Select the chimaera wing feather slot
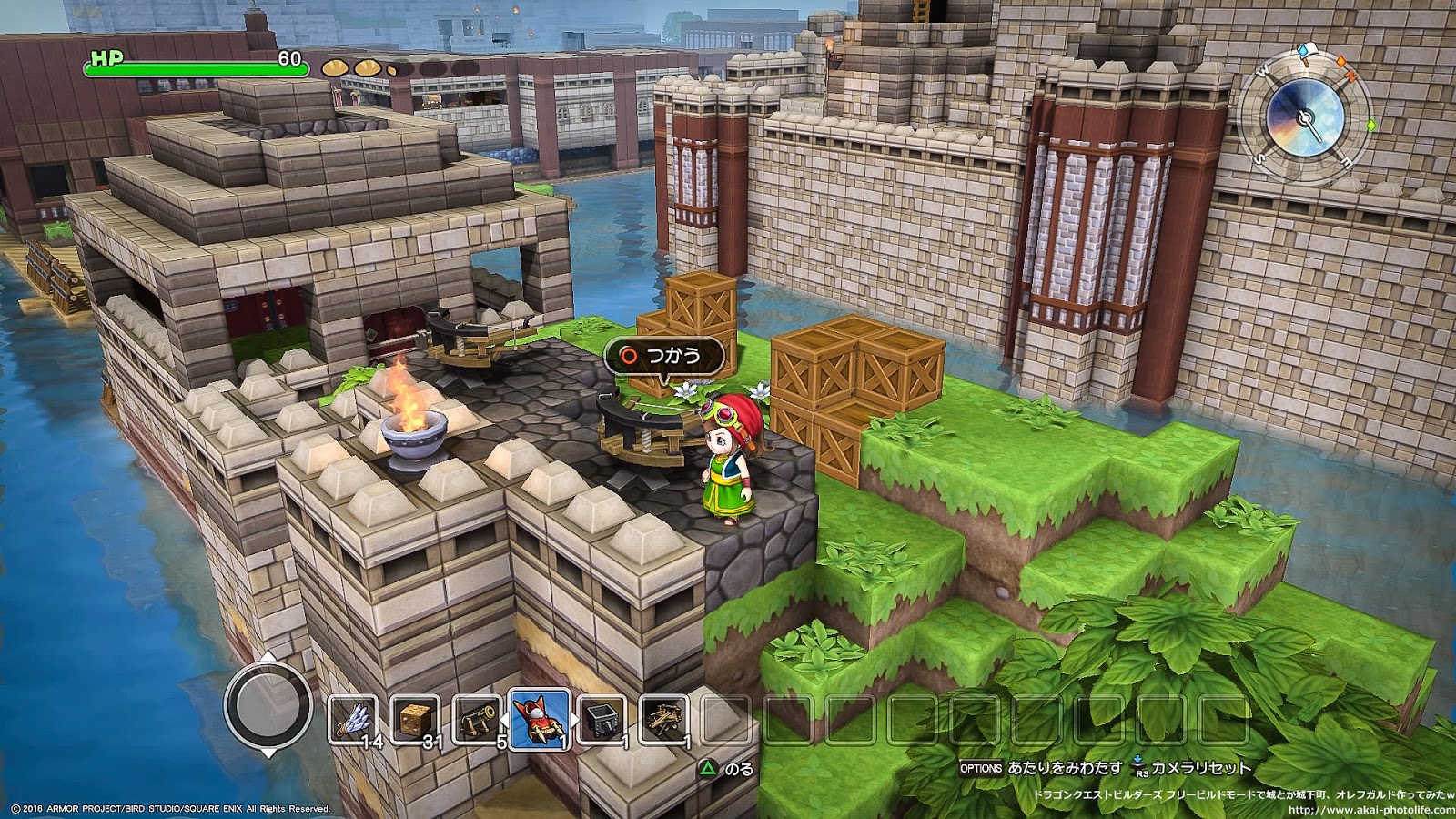 [354, 720]
